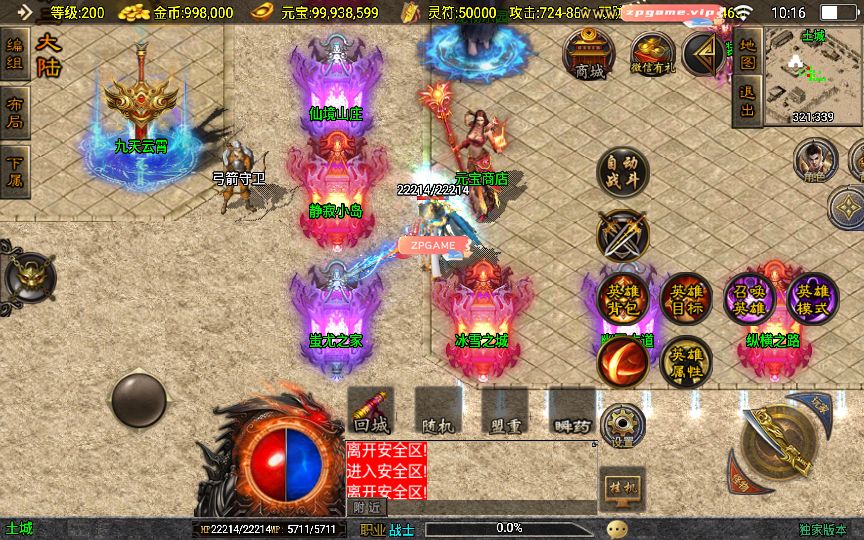
Task: Select the 英雄目标 hero target button
Action: pos(685,298)
